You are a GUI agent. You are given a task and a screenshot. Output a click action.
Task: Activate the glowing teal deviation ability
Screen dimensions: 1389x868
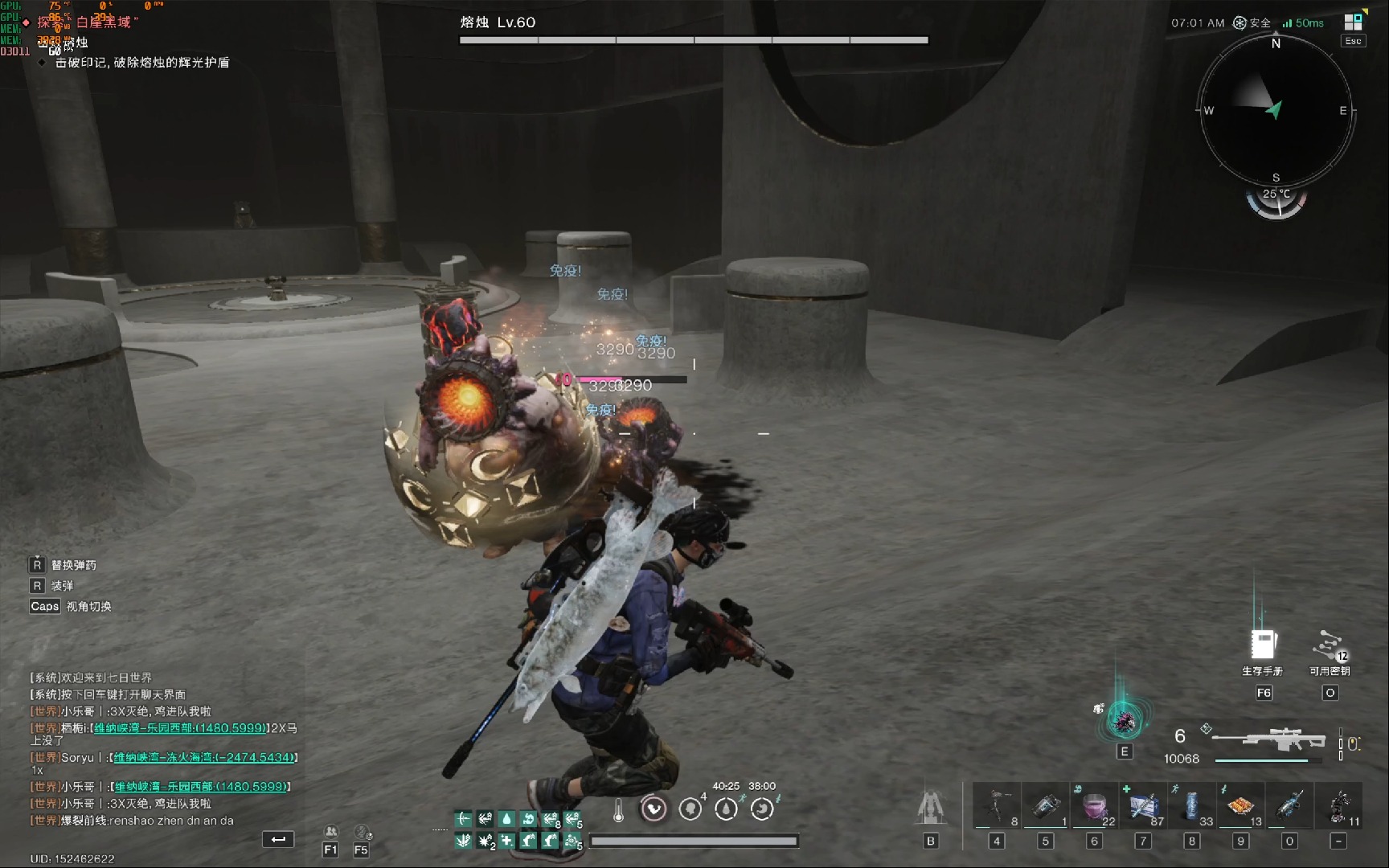tap(1124, 719)
